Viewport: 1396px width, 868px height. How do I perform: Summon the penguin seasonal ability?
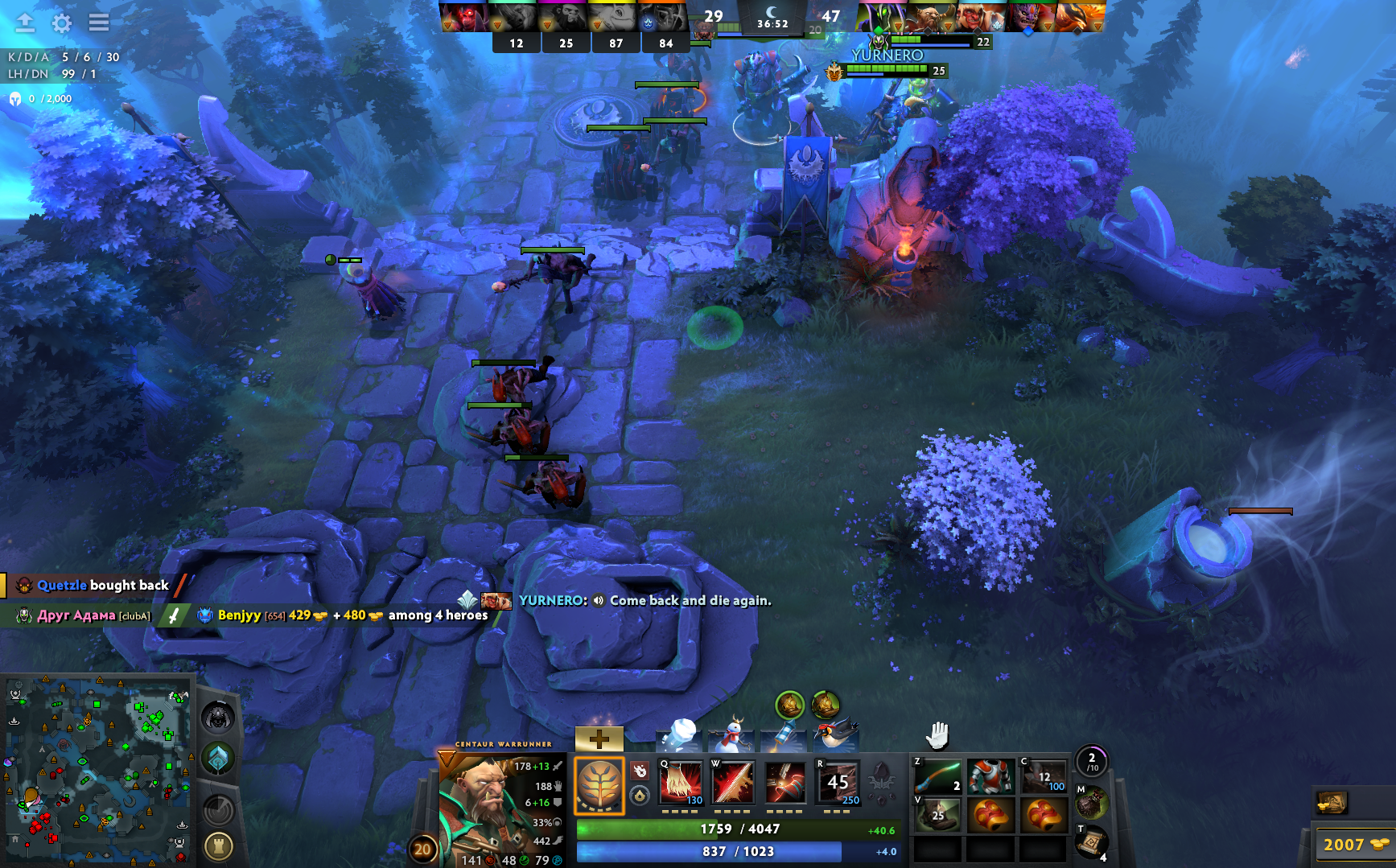click(835, 735)
